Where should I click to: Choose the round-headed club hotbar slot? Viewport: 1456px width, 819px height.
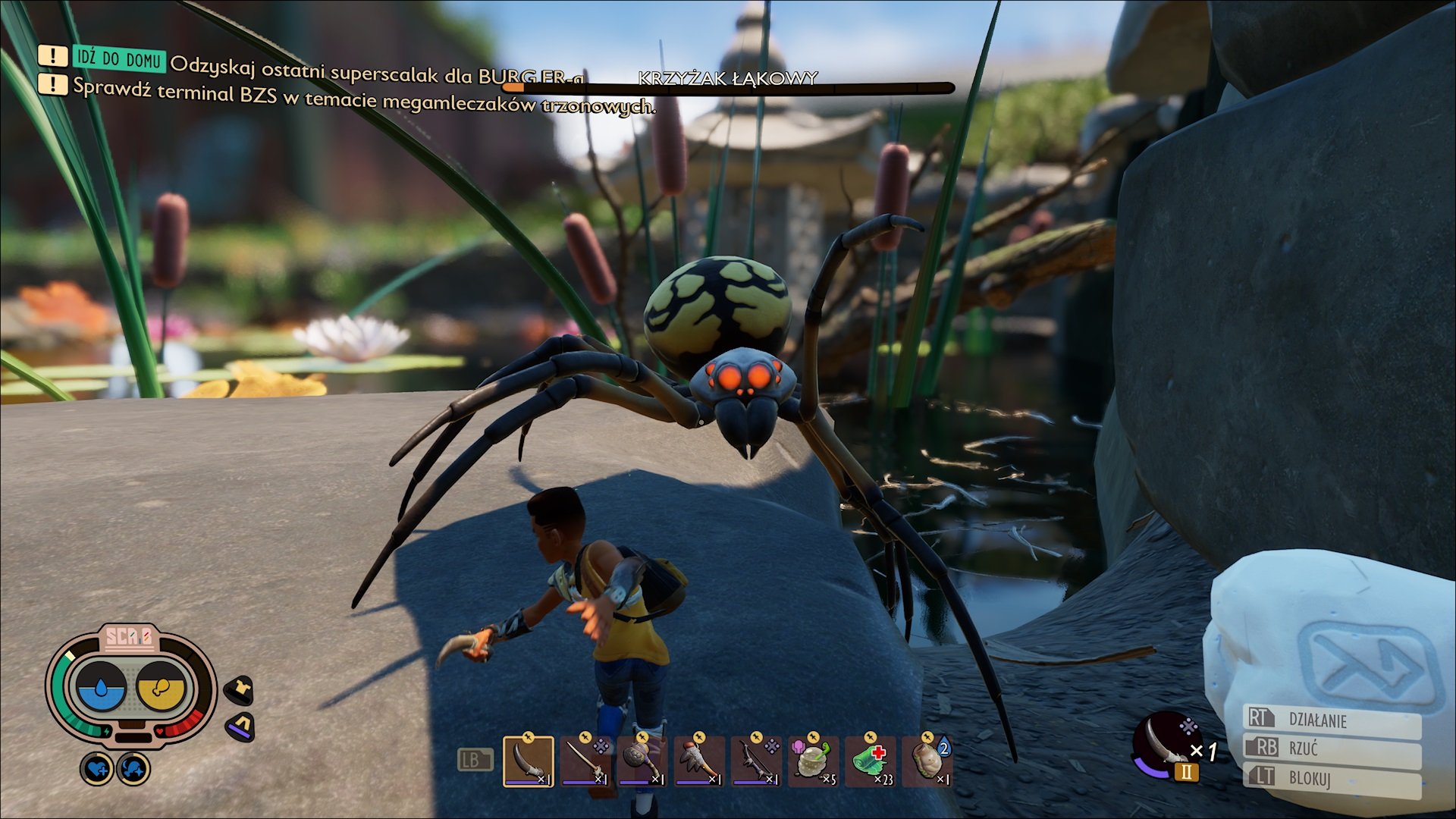(x=642, y=761)
